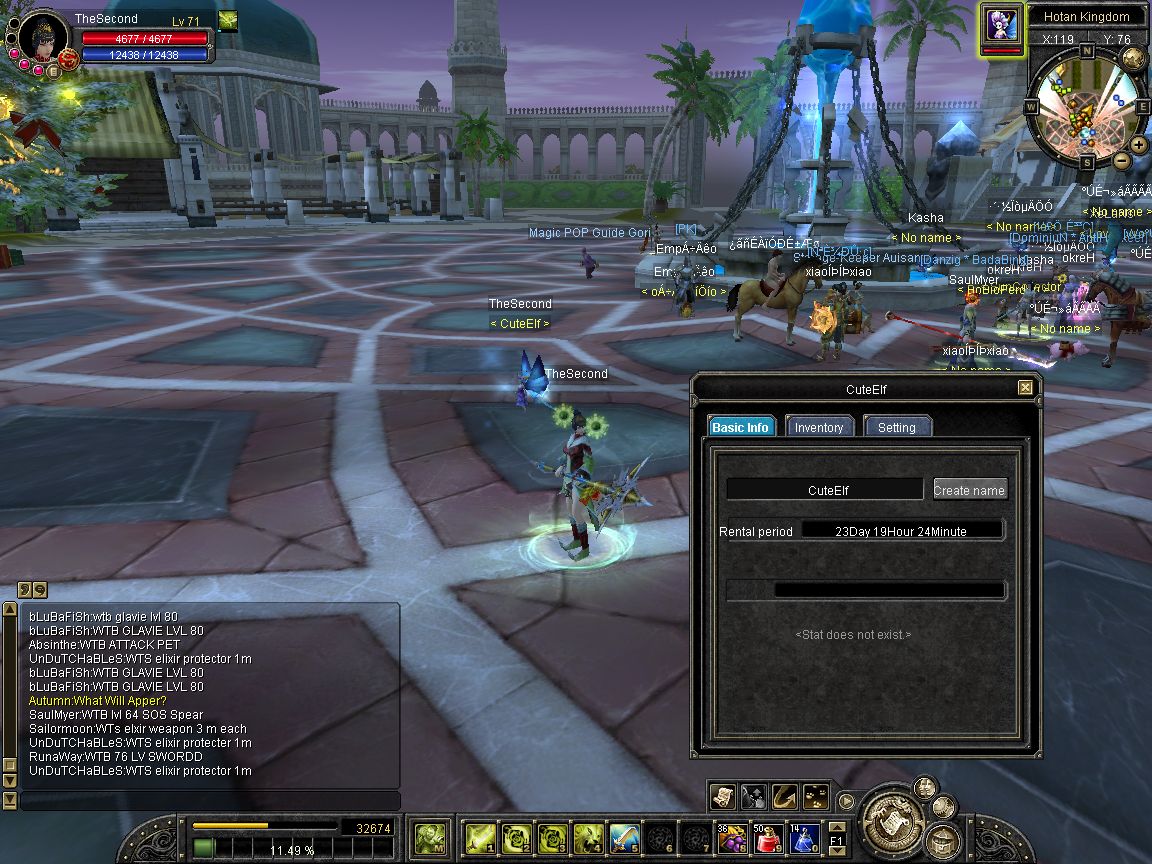
Task: Use the blue mana potion in slot 0
Action: point(805,836)
